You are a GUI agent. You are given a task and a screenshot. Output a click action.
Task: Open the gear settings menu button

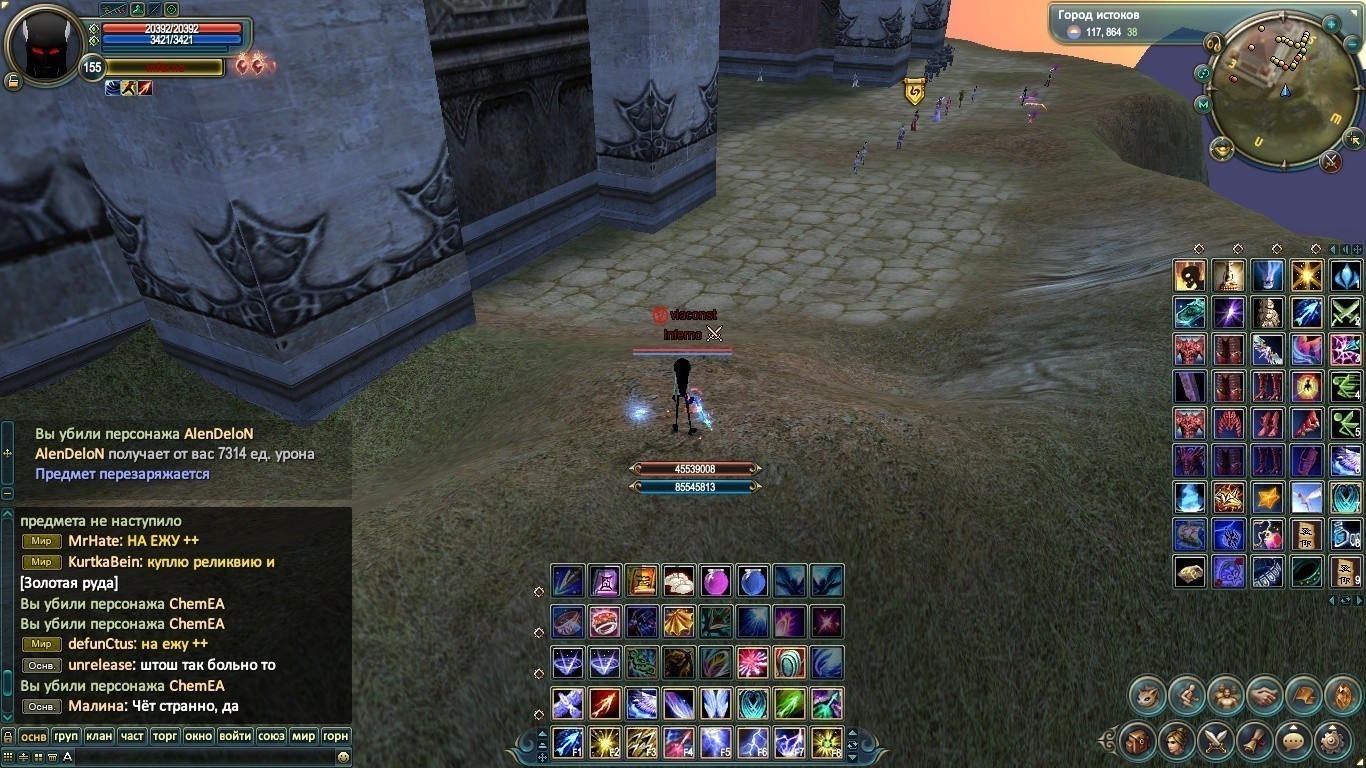(x=1332, y=741)
